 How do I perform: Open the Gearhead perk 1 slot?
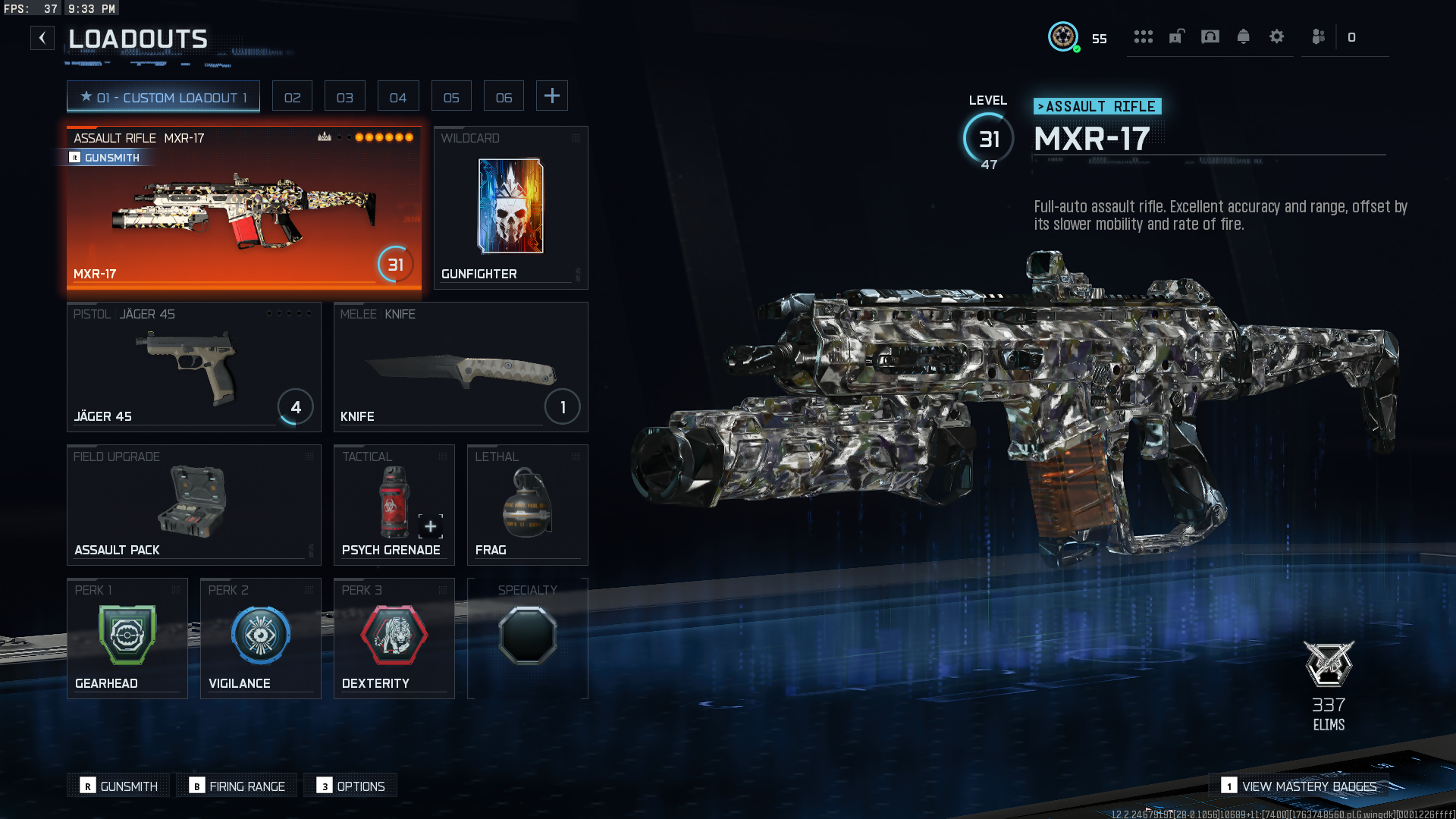[x=127, y=638]
